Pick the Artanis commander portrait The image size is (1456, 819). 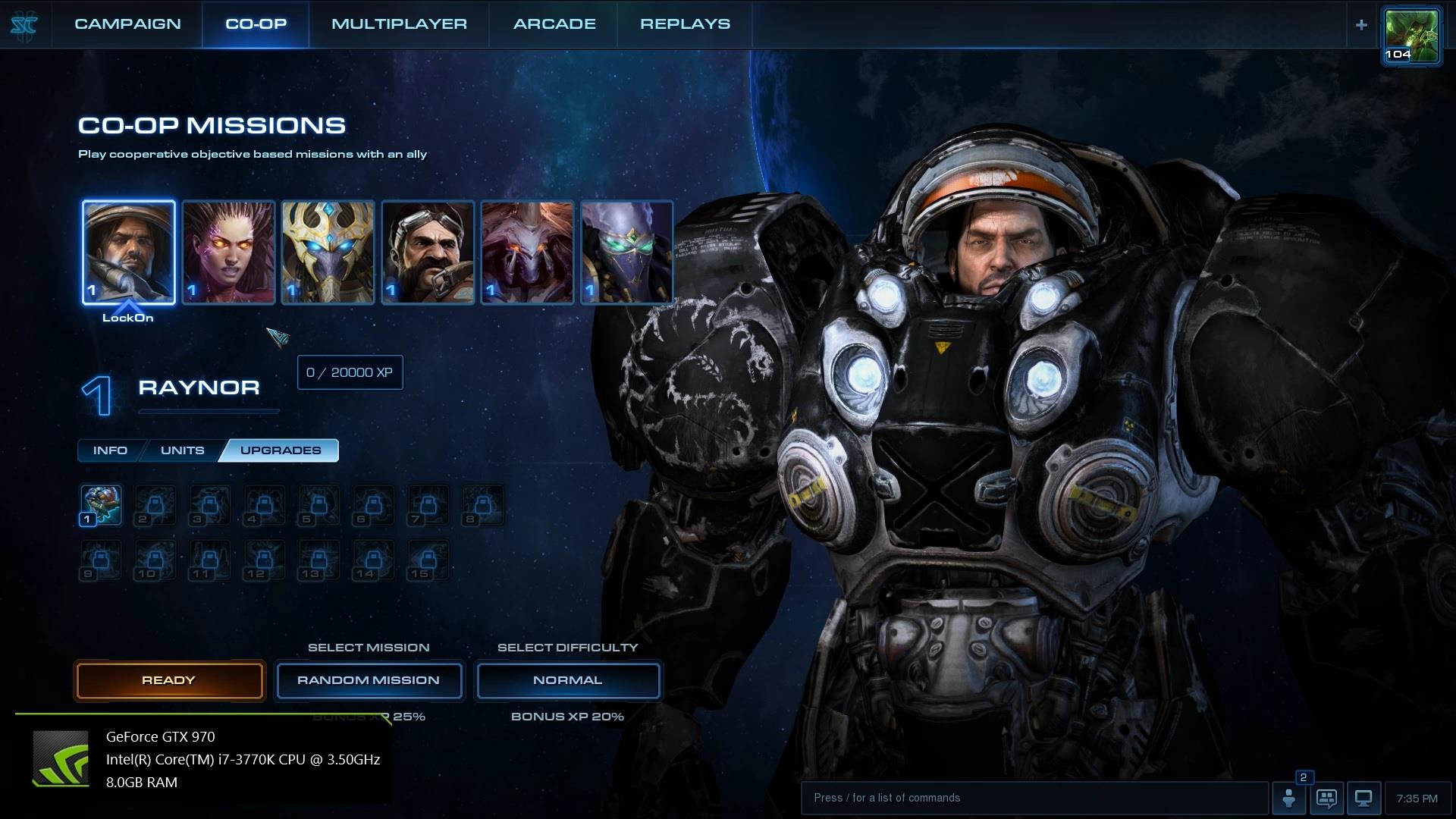click(x=328, y=253)
